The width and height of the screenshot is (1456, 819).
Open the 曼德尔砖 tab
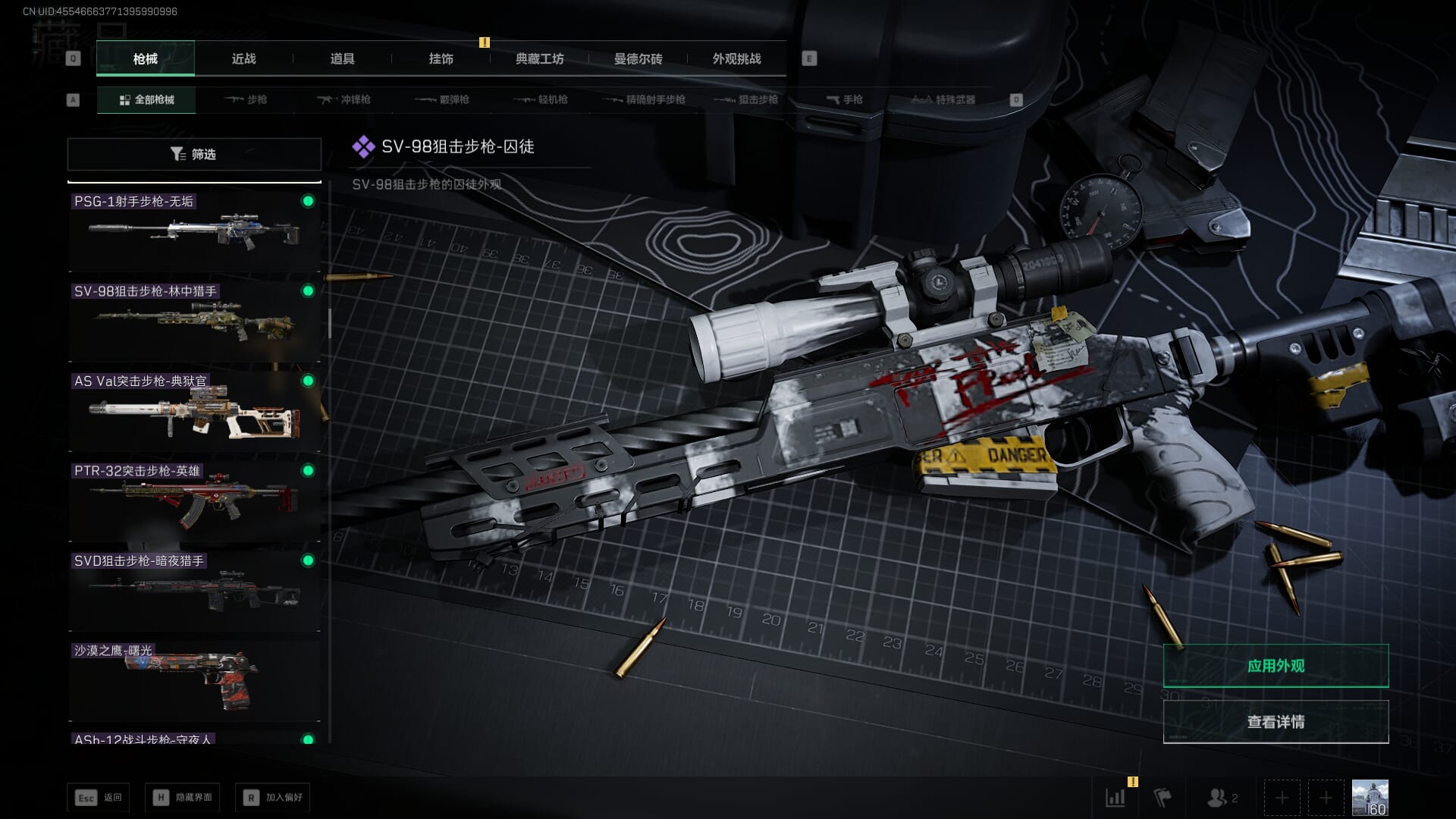(x=638, y=58)
